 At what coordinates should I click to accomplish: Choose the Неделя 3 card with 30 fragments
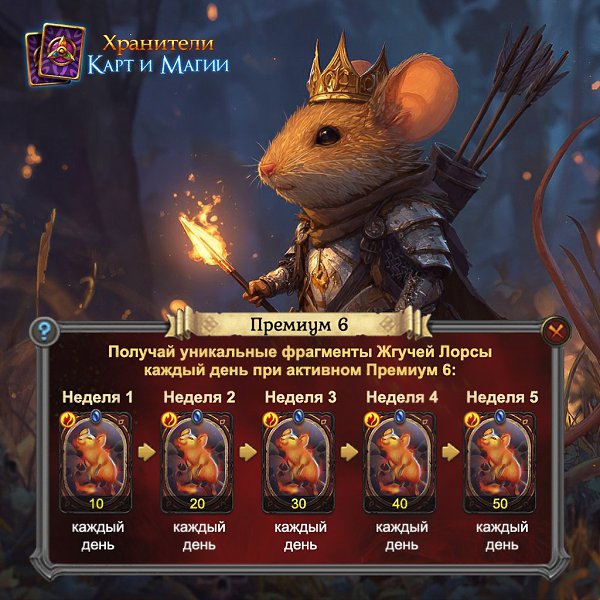click(300, 458)
